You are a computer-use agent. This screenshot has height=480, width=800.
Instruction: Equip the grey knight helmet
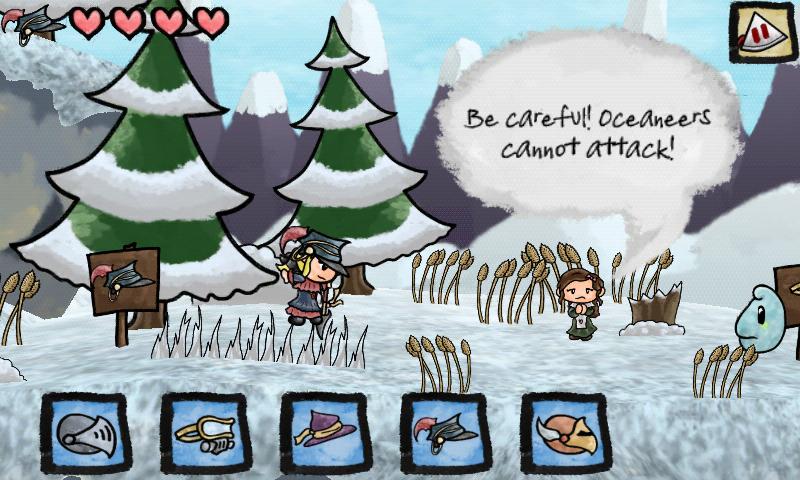pos(86,433)
